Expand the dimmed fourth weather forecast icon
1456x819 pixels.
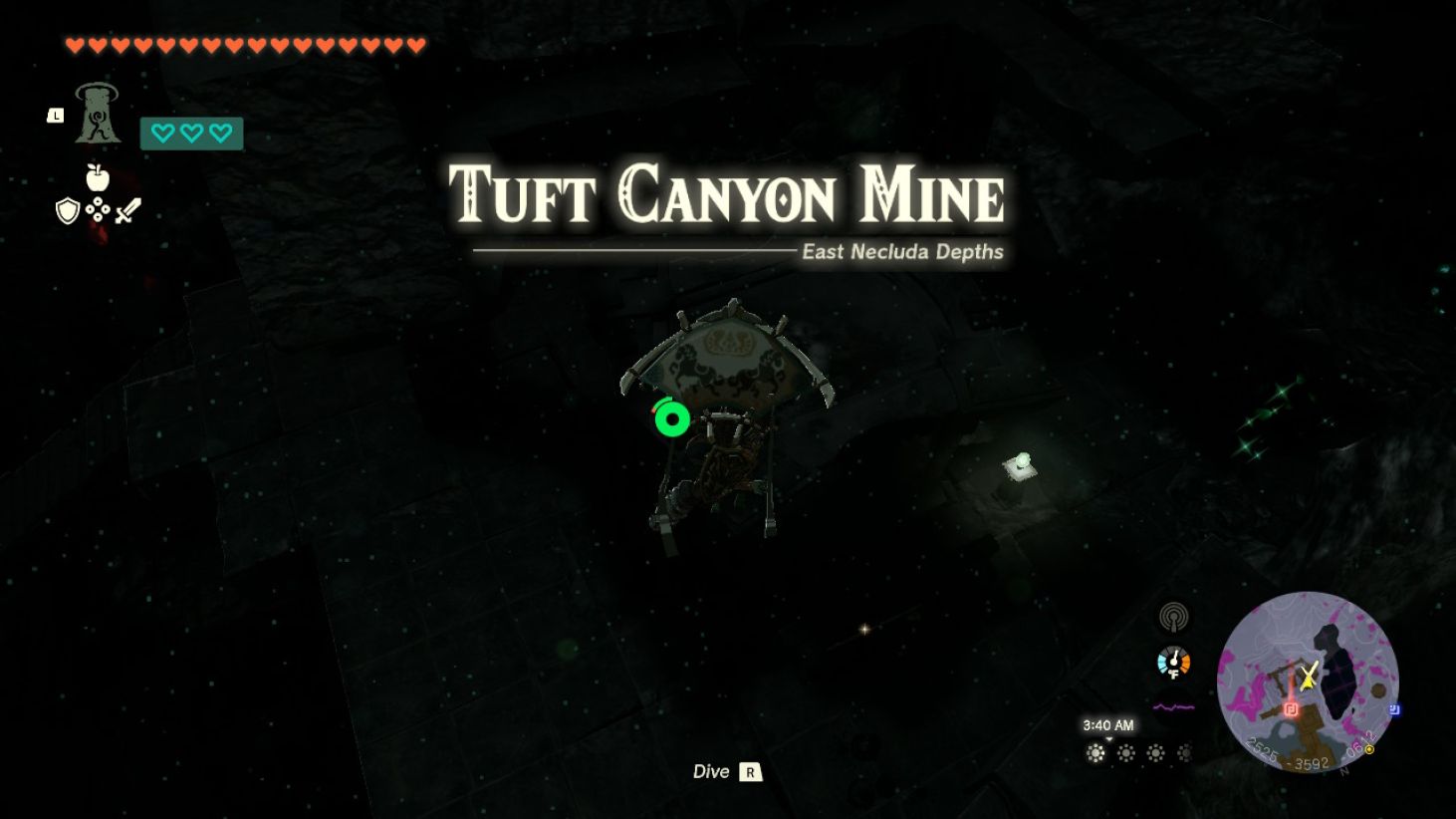click(1185, 754)
